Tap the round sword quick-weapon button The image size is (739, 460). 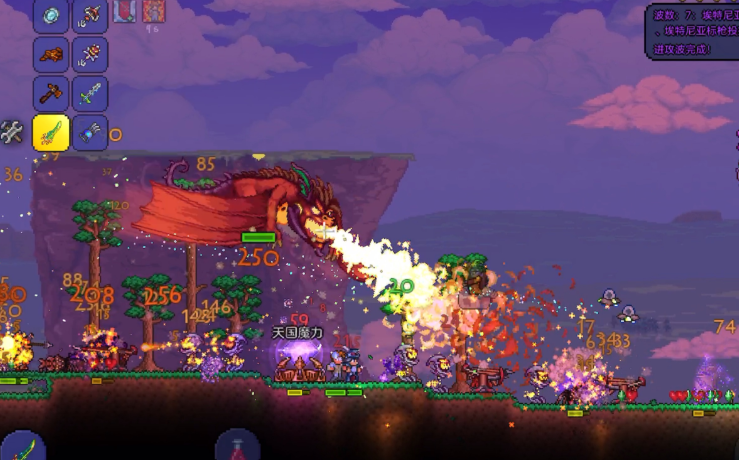click(22, 445)
